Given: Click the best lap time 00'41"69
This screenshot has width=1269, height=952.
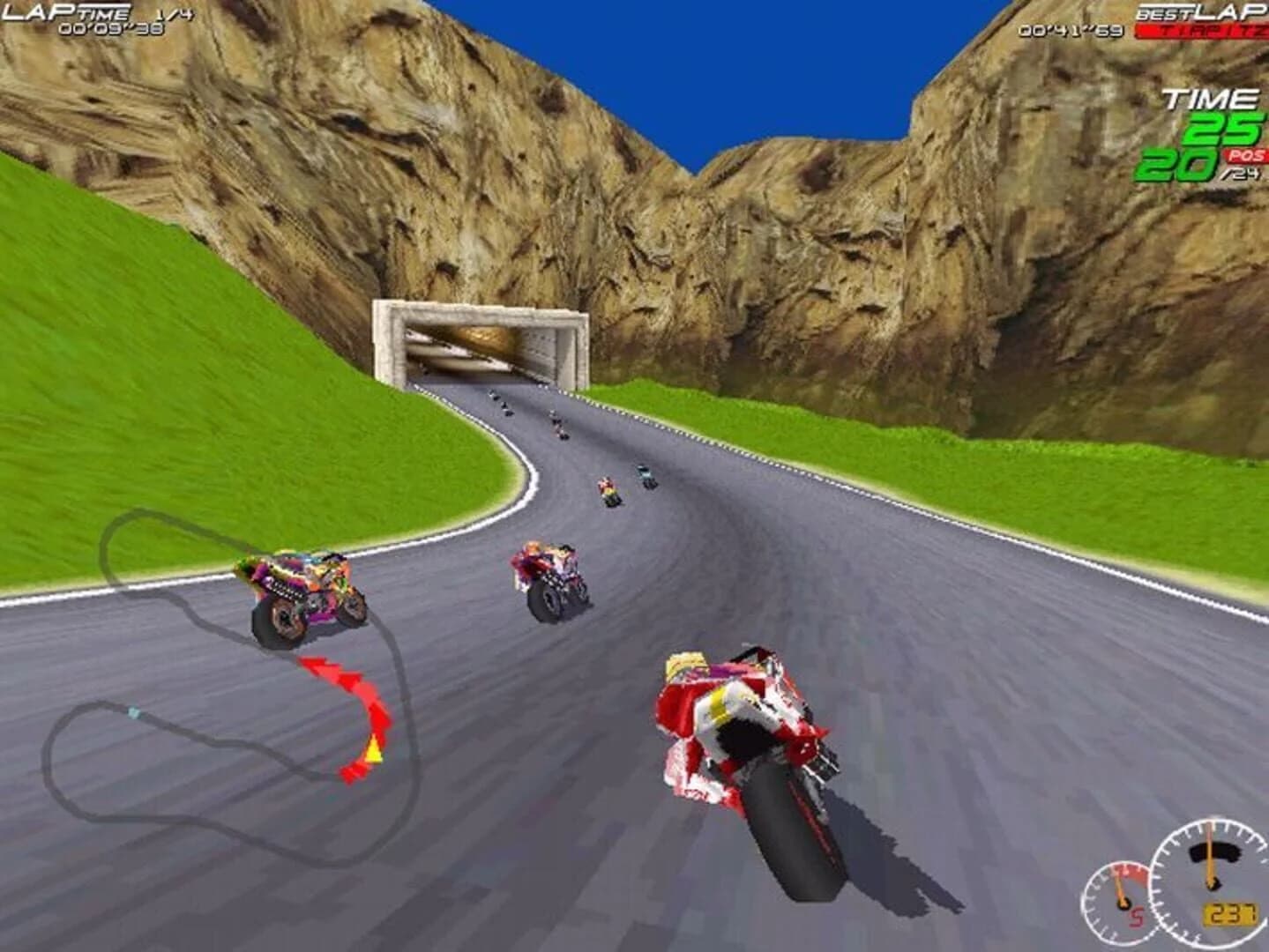Looking at the screenshot, I should [1071, 31].
